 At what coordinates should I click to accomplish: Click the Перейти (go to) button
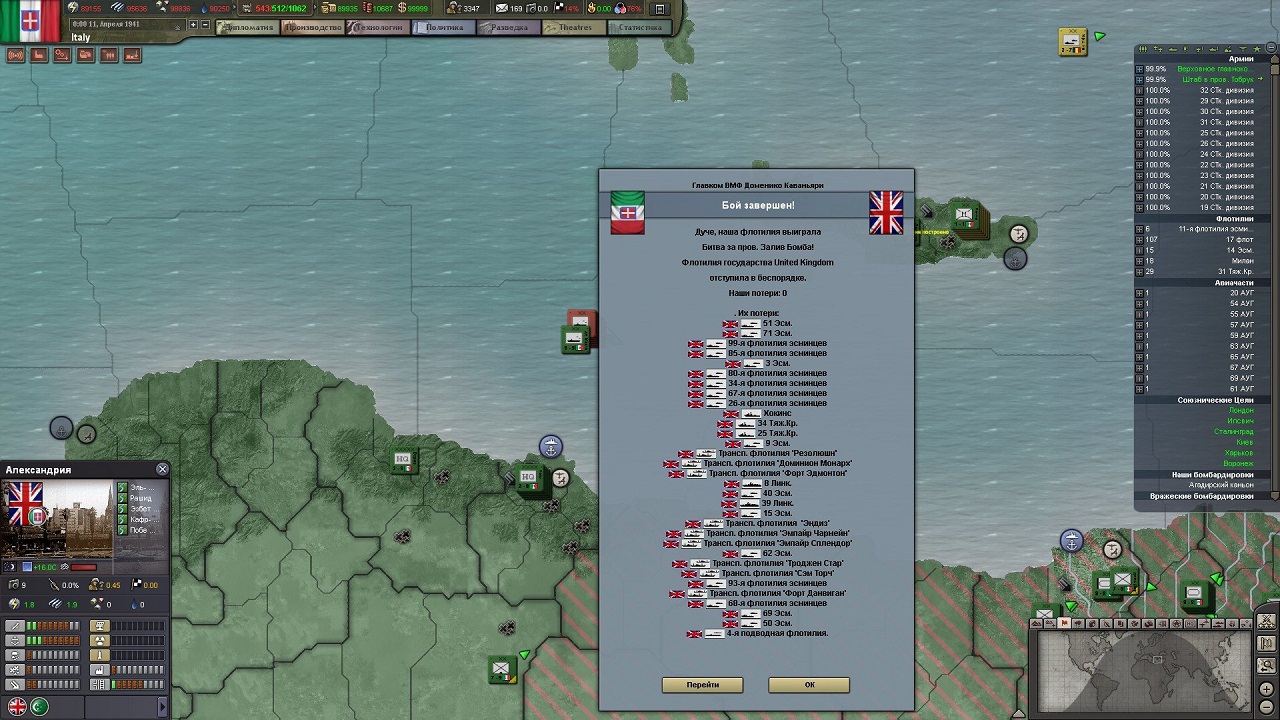point(702,685)
